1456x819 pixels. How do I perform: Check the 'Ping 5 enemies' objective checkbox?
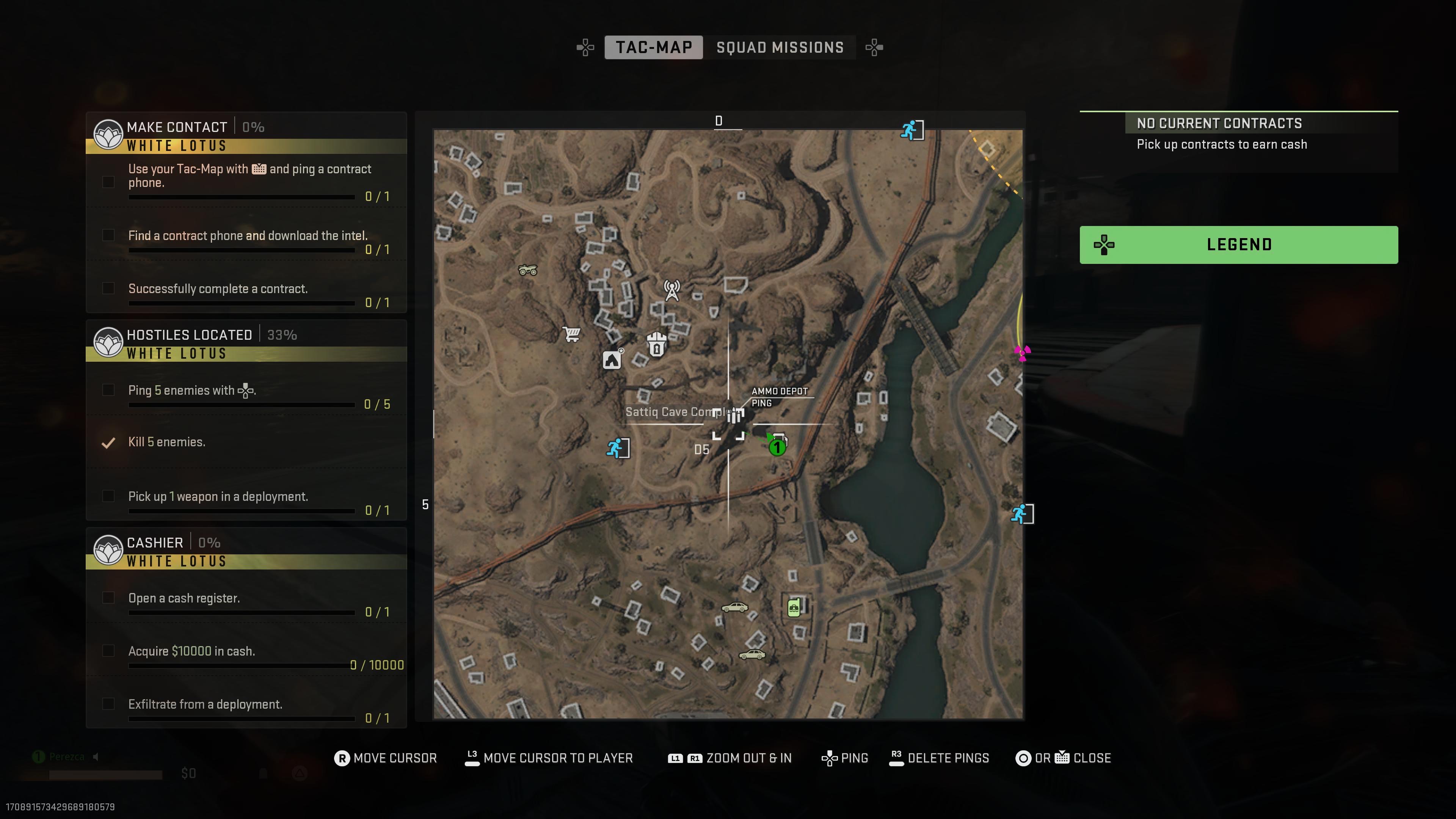click(x=108, y=390)
